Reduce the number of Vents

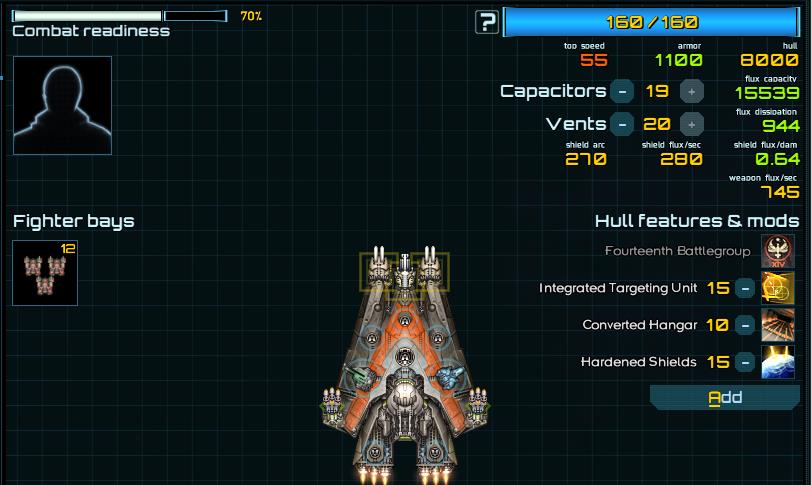coord(622,124)
